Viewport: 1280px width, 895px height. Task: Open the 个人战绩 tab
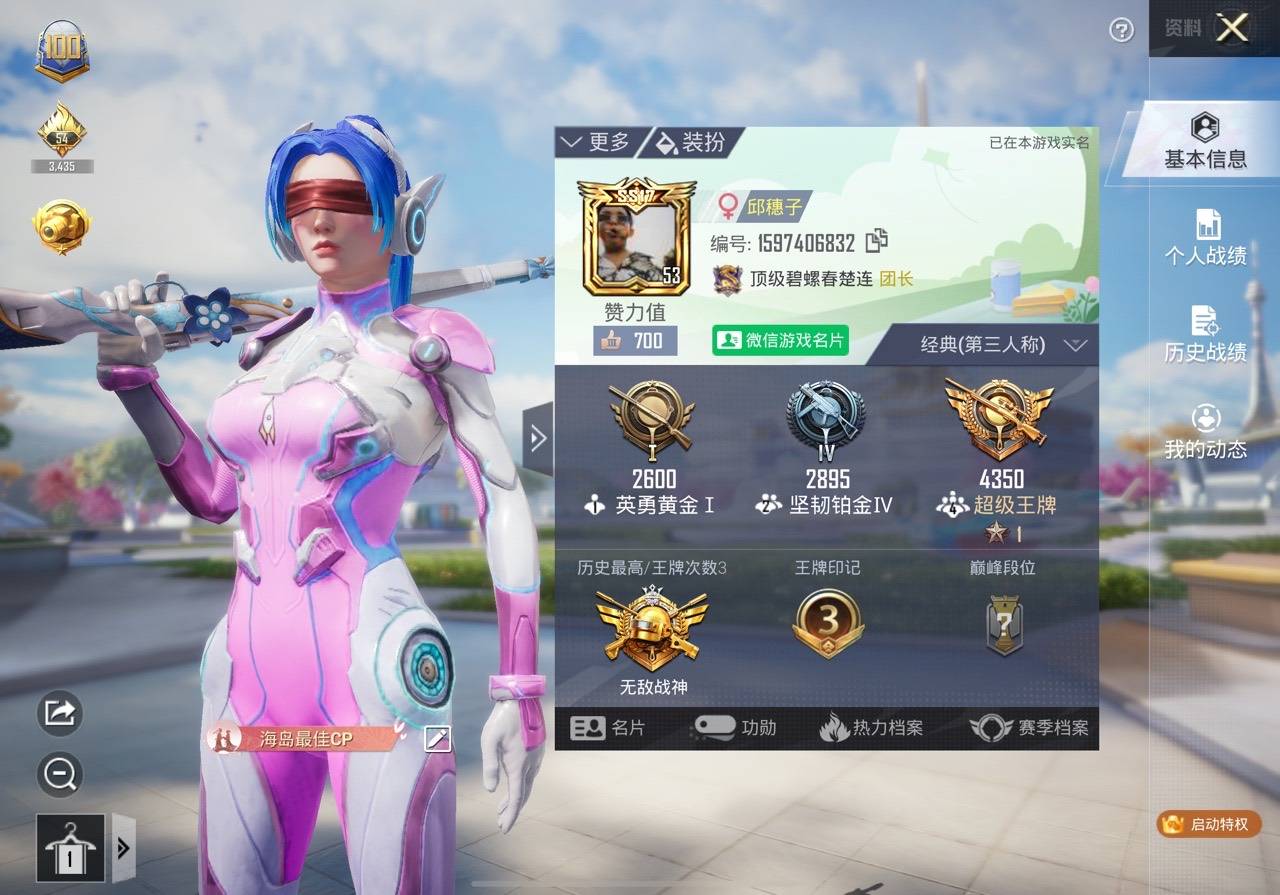[1205, 238]
